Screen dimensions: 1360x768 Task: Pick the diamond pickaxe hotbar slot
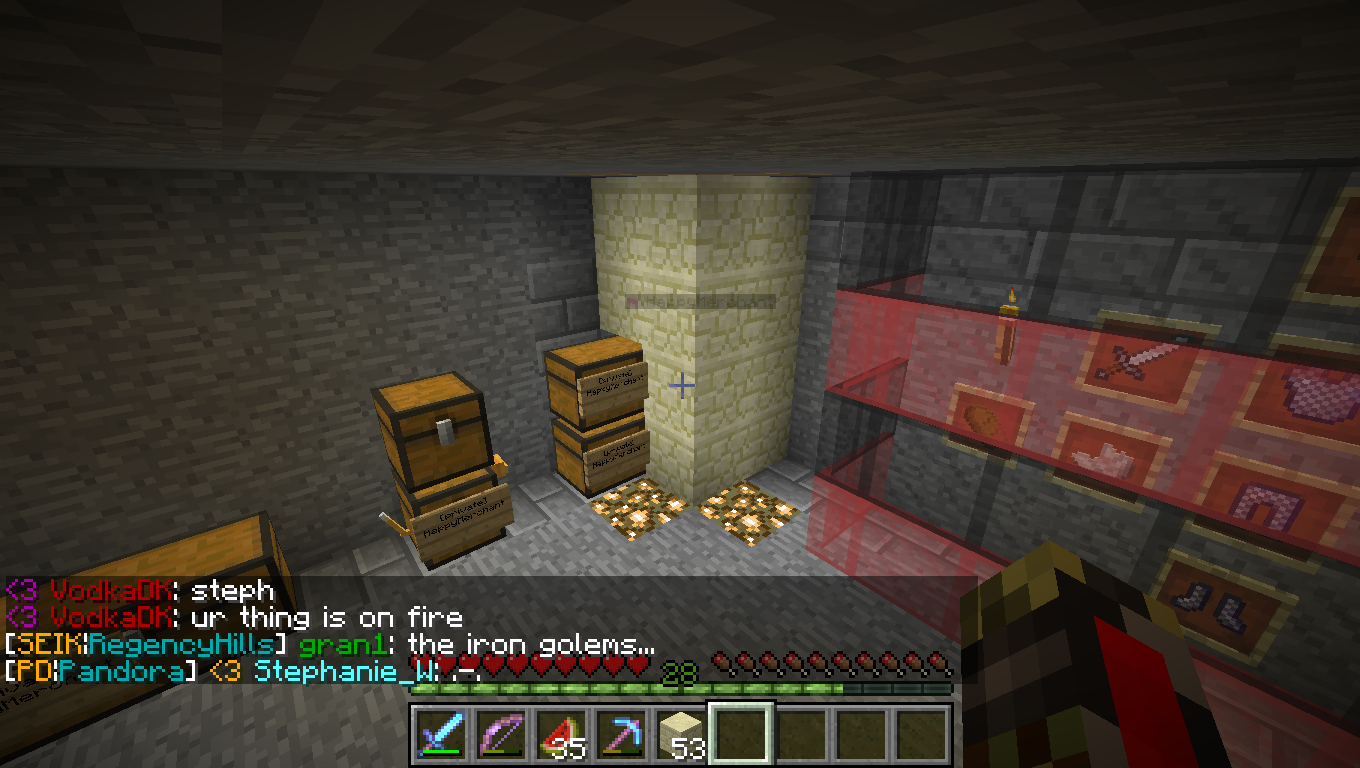(x=619, y=736)
